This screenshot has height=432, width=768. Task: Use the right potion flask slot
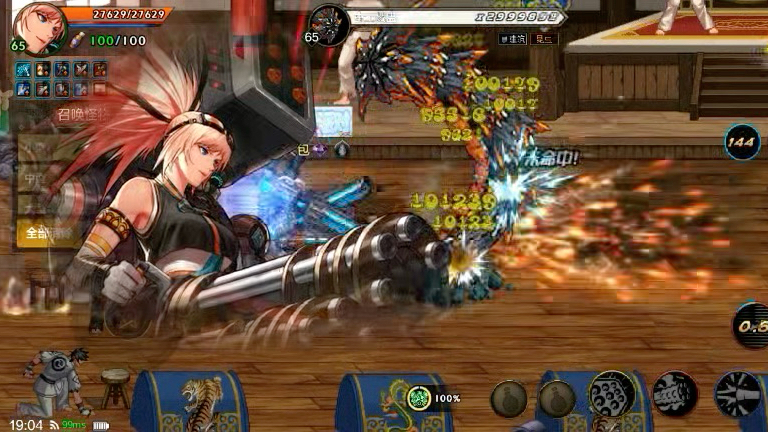(557, 398)
